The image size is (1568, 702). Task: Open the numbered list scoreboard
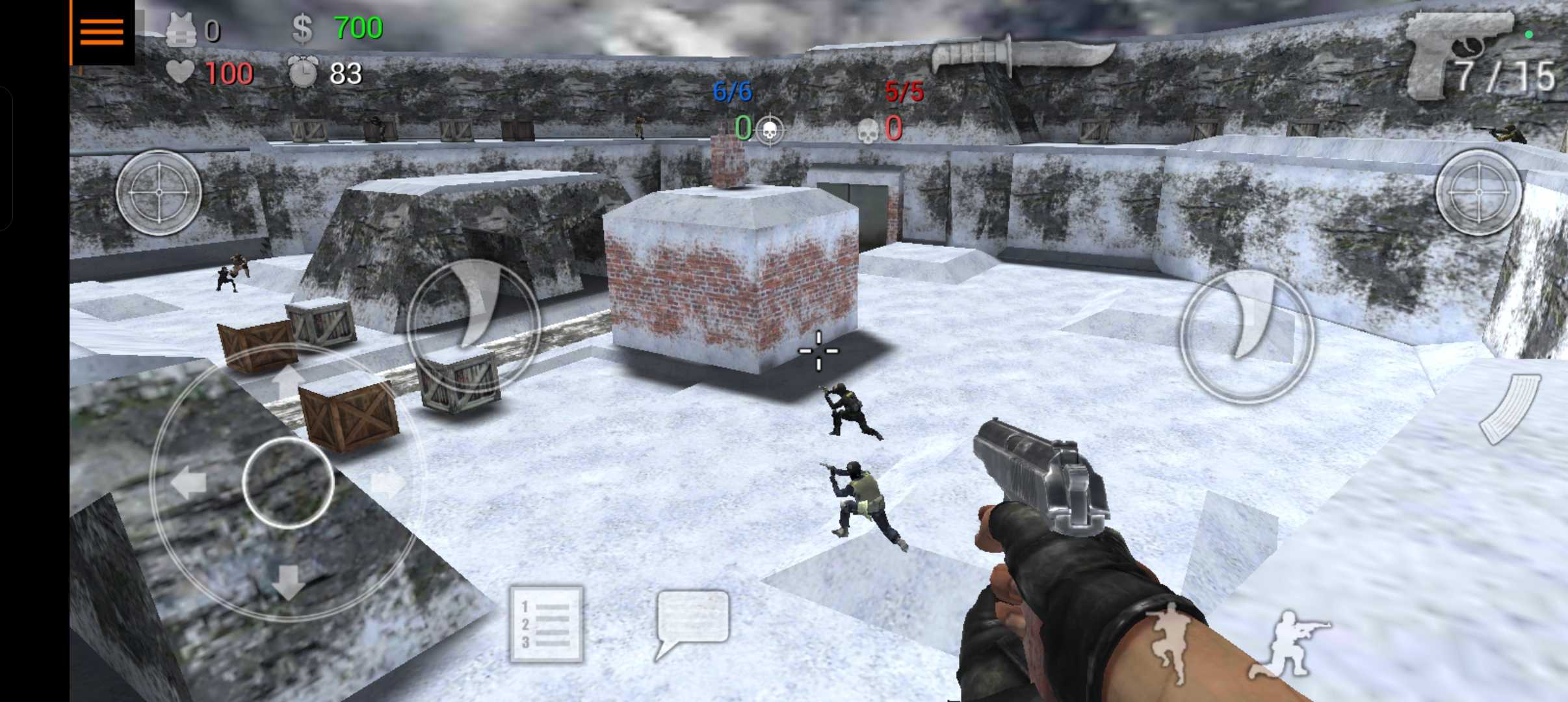[546, 625]
